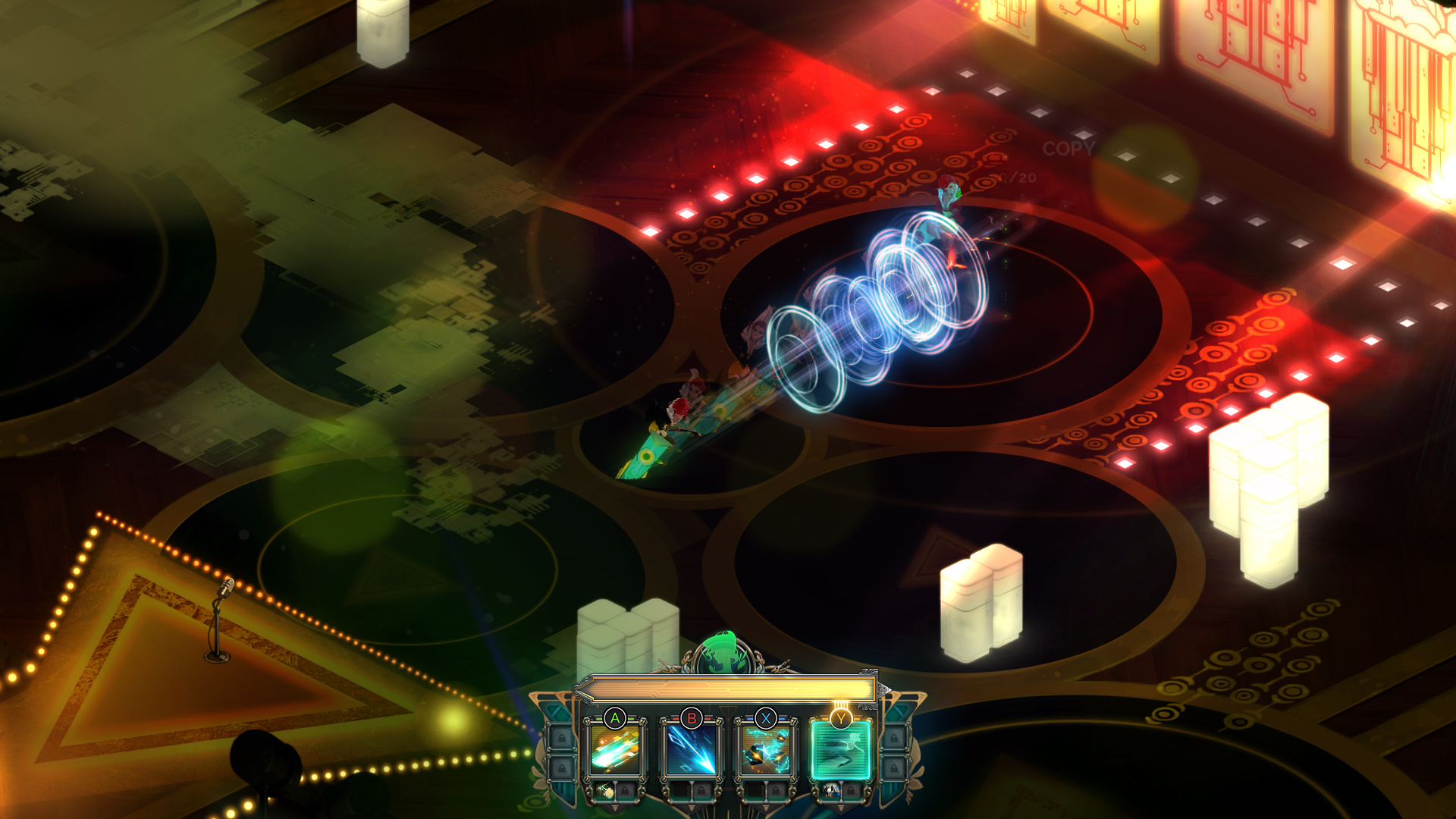Select the upgrade function icon beneath the Crash slot
The width and height of the screenshot is (1456, 819).
pos(606,792)
